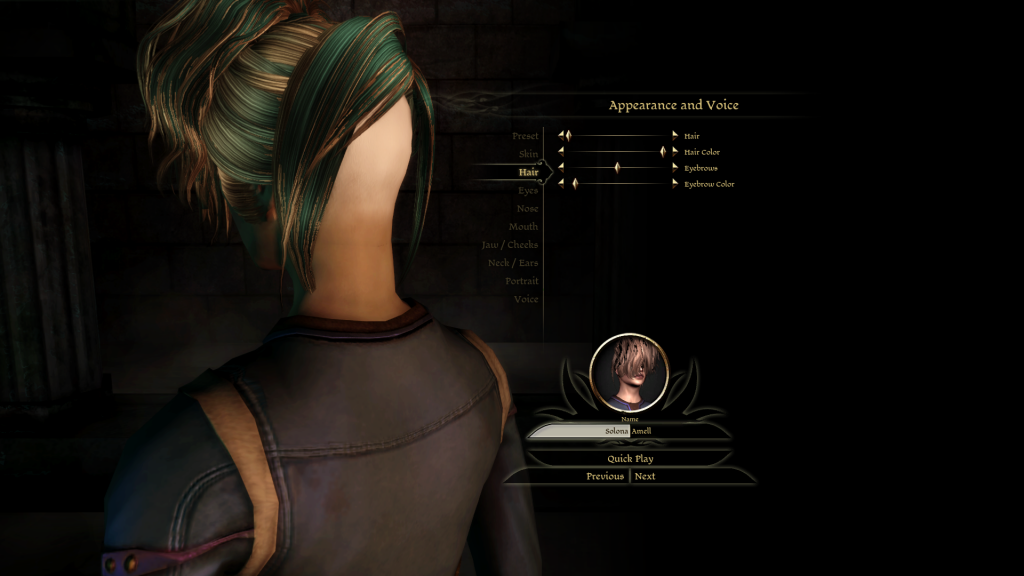Open the Preset appearance category
Viewport: 1024px width, 576px height.
click(525, 136)
